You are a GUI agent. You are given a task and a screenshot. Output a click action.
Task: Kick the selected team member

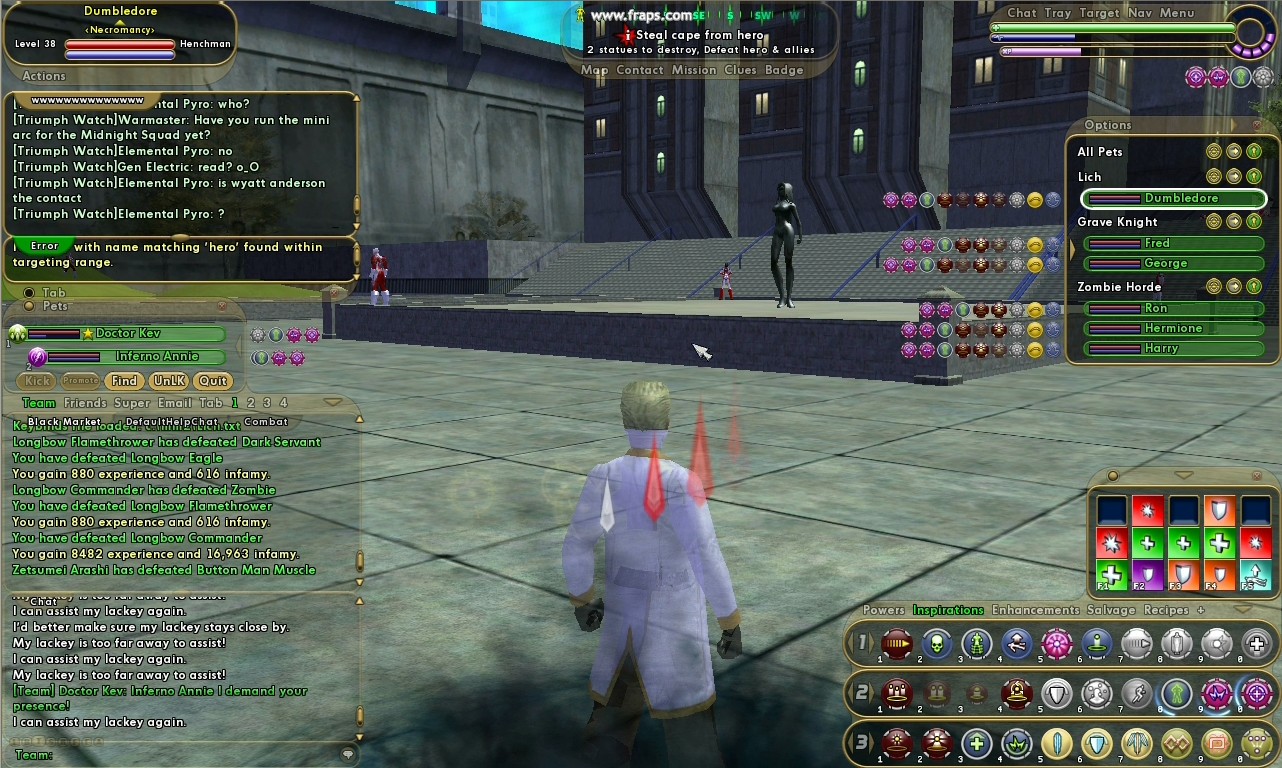point(38,381)
